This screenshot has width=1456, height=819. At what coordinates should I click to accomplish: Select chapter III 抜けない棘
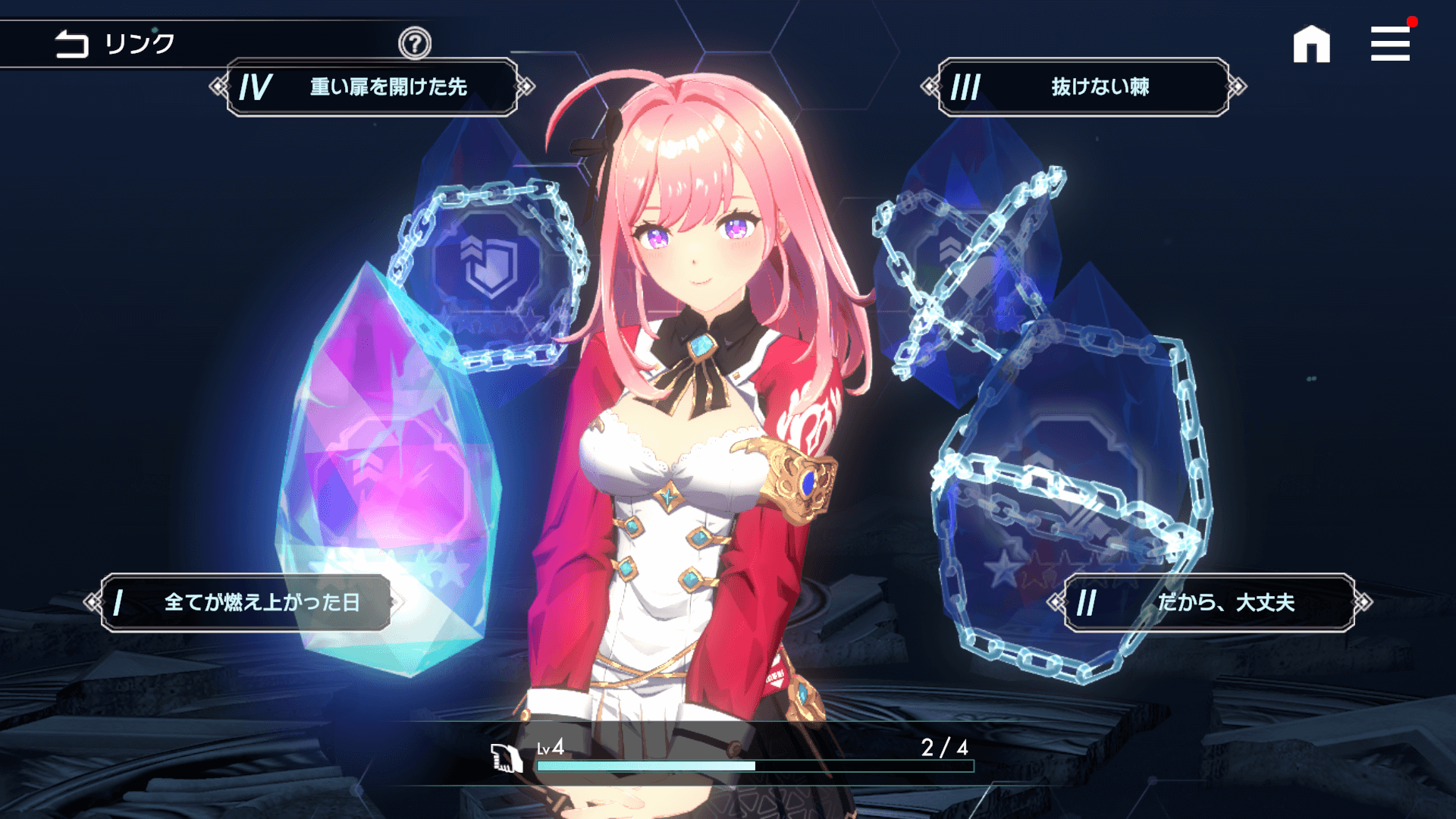[x=1084, y=87]
